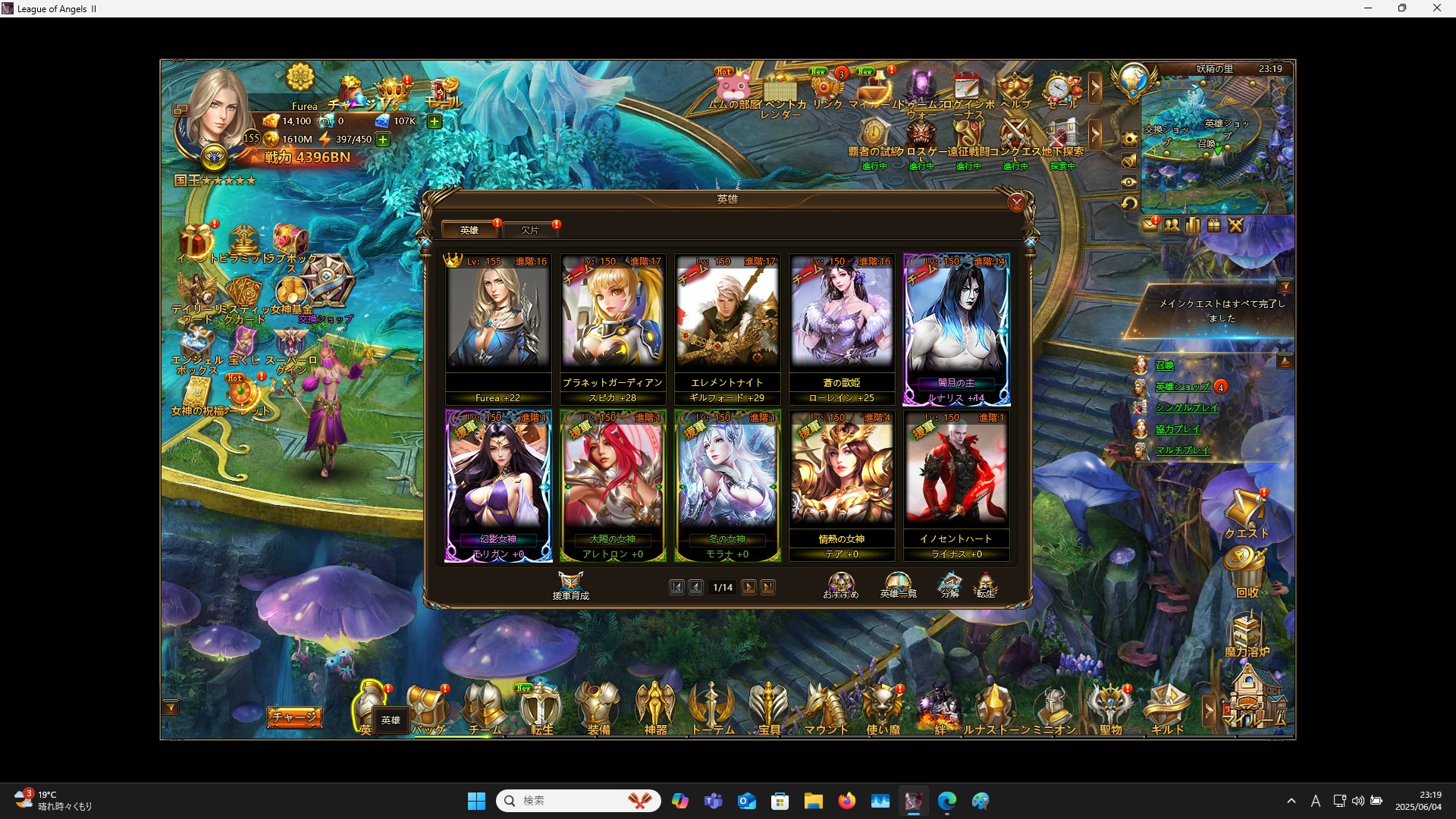Switch to the 欠片 fragment tab
1456x819 pixels.
pyautogui.click(x=531, y=229)
